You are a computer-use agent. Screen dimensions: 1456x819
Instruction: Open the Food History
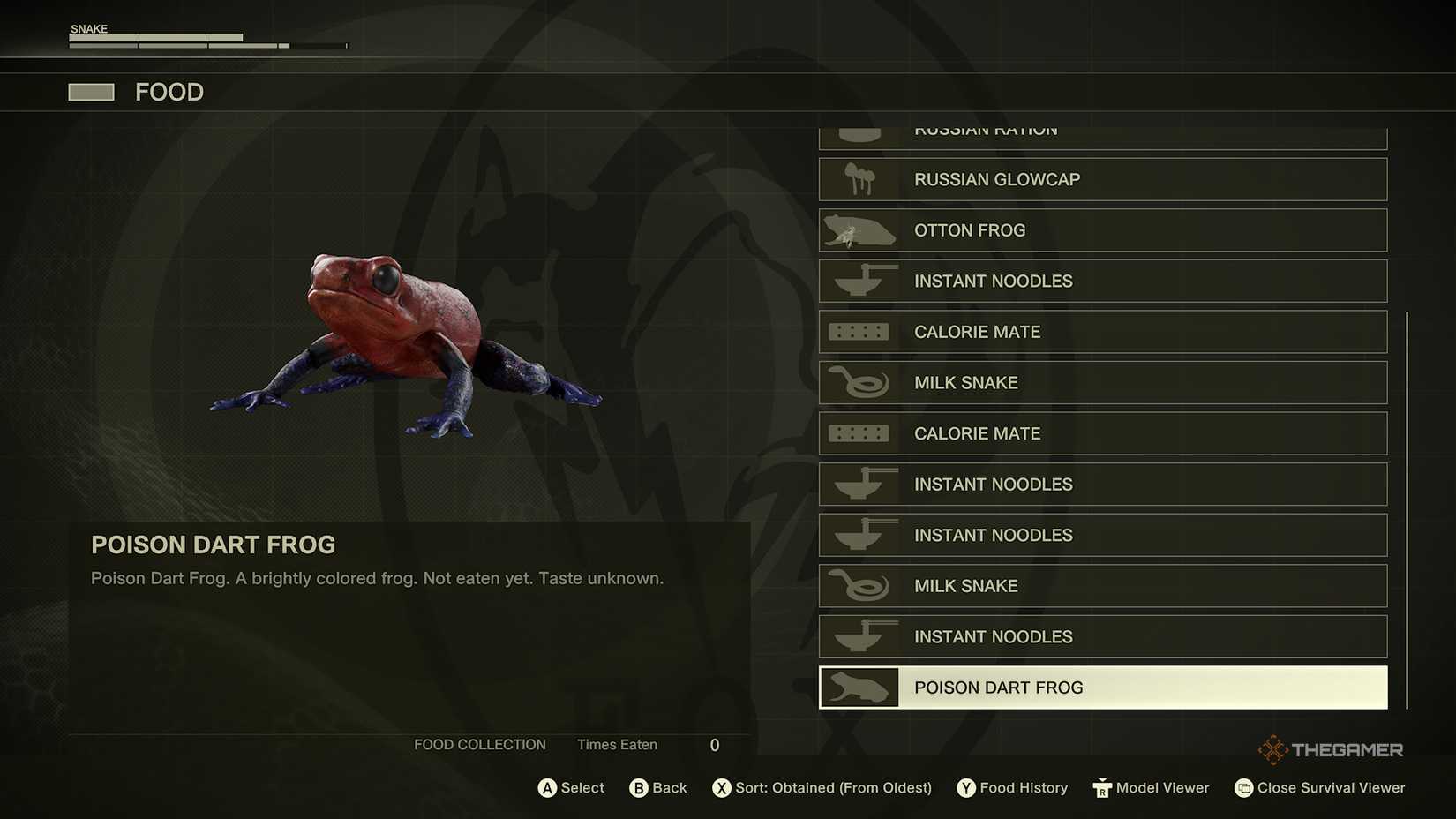tap(1011, 787)
